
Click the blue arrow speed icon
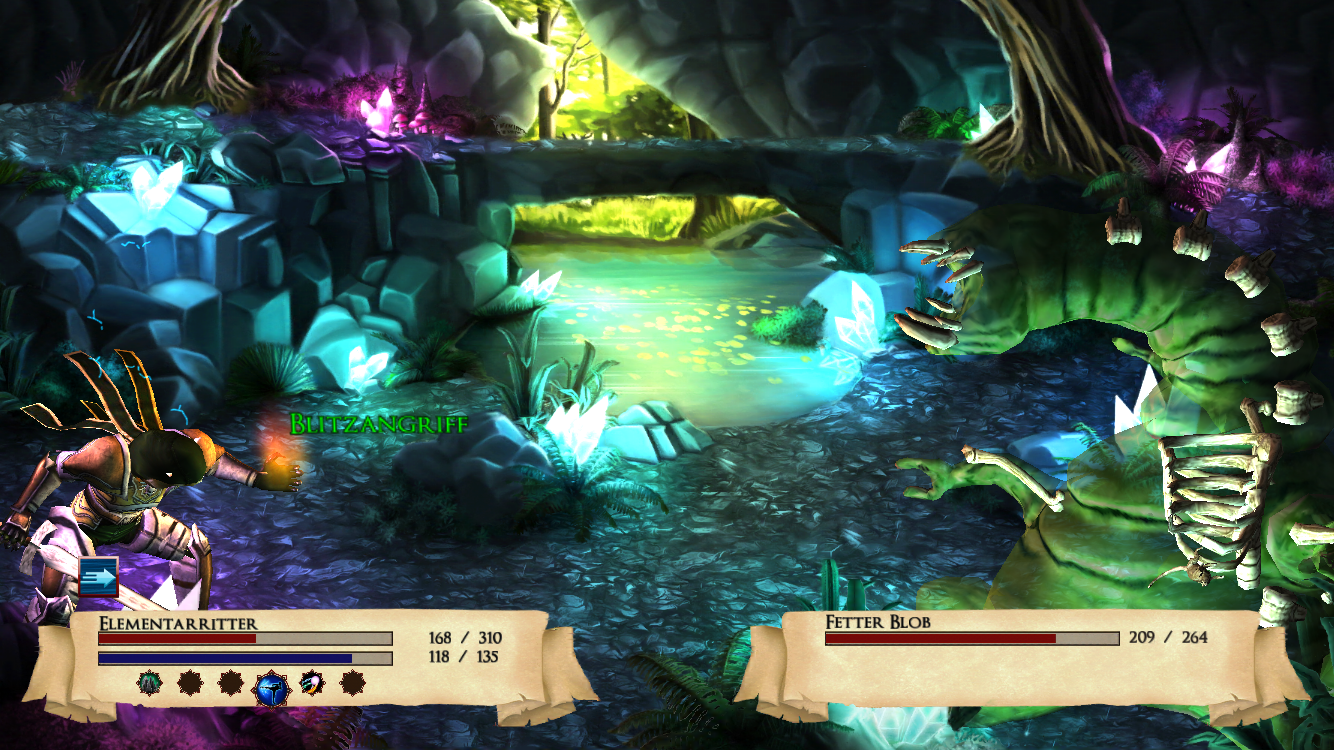(99, 577)
